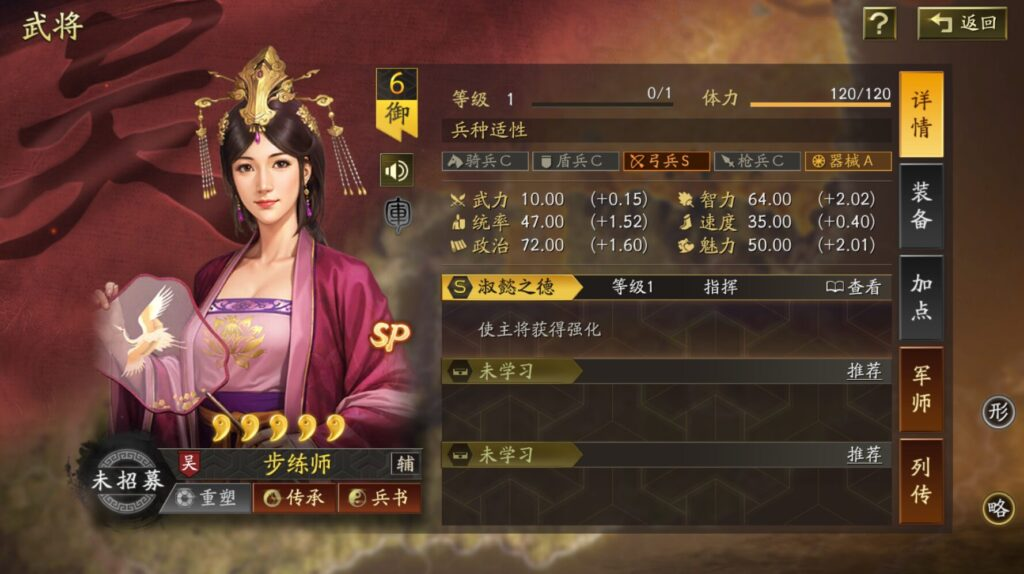Open the 传承 inheritance button
The width and height of the screenshot is (1024, 574).
coord(293,497)
